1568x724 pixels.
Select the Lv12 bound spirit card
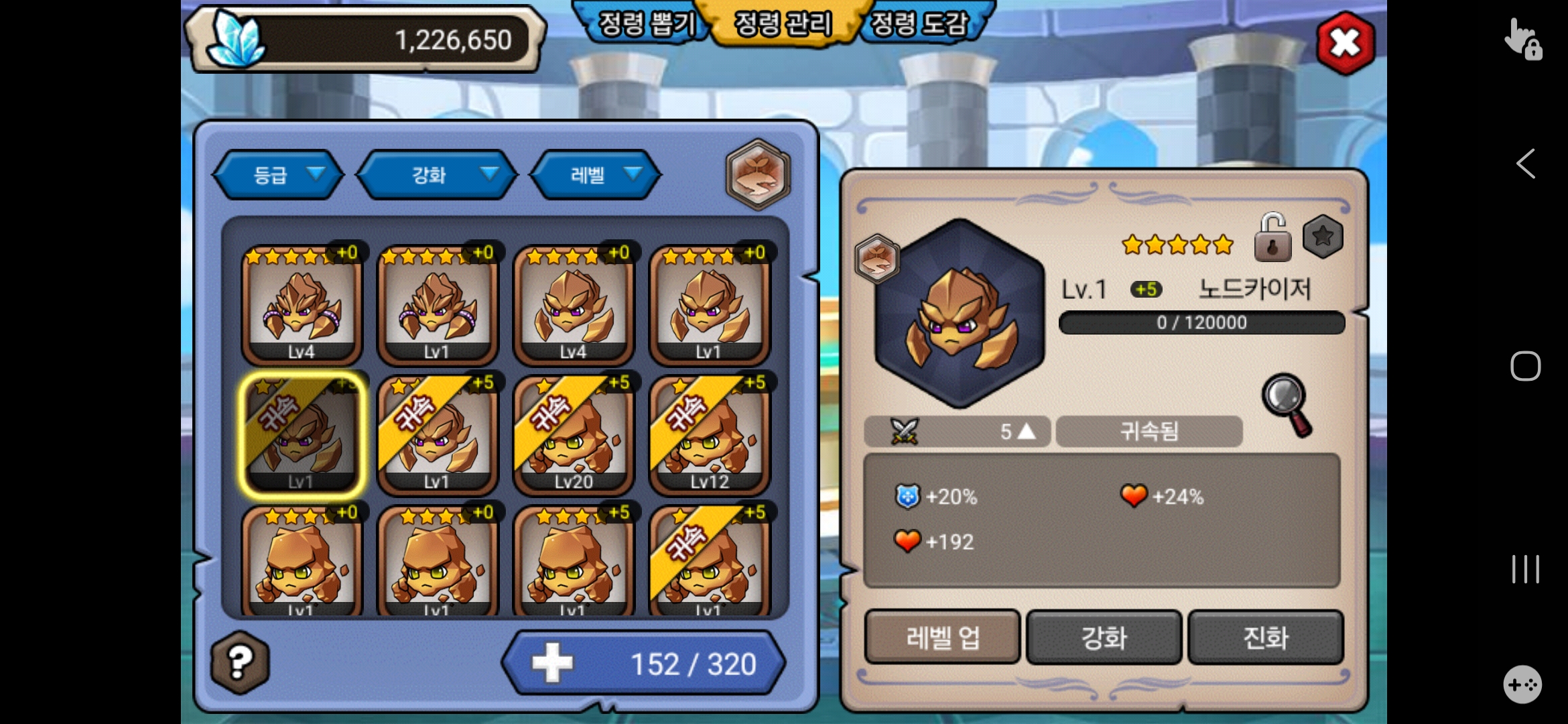coord(709,434)
